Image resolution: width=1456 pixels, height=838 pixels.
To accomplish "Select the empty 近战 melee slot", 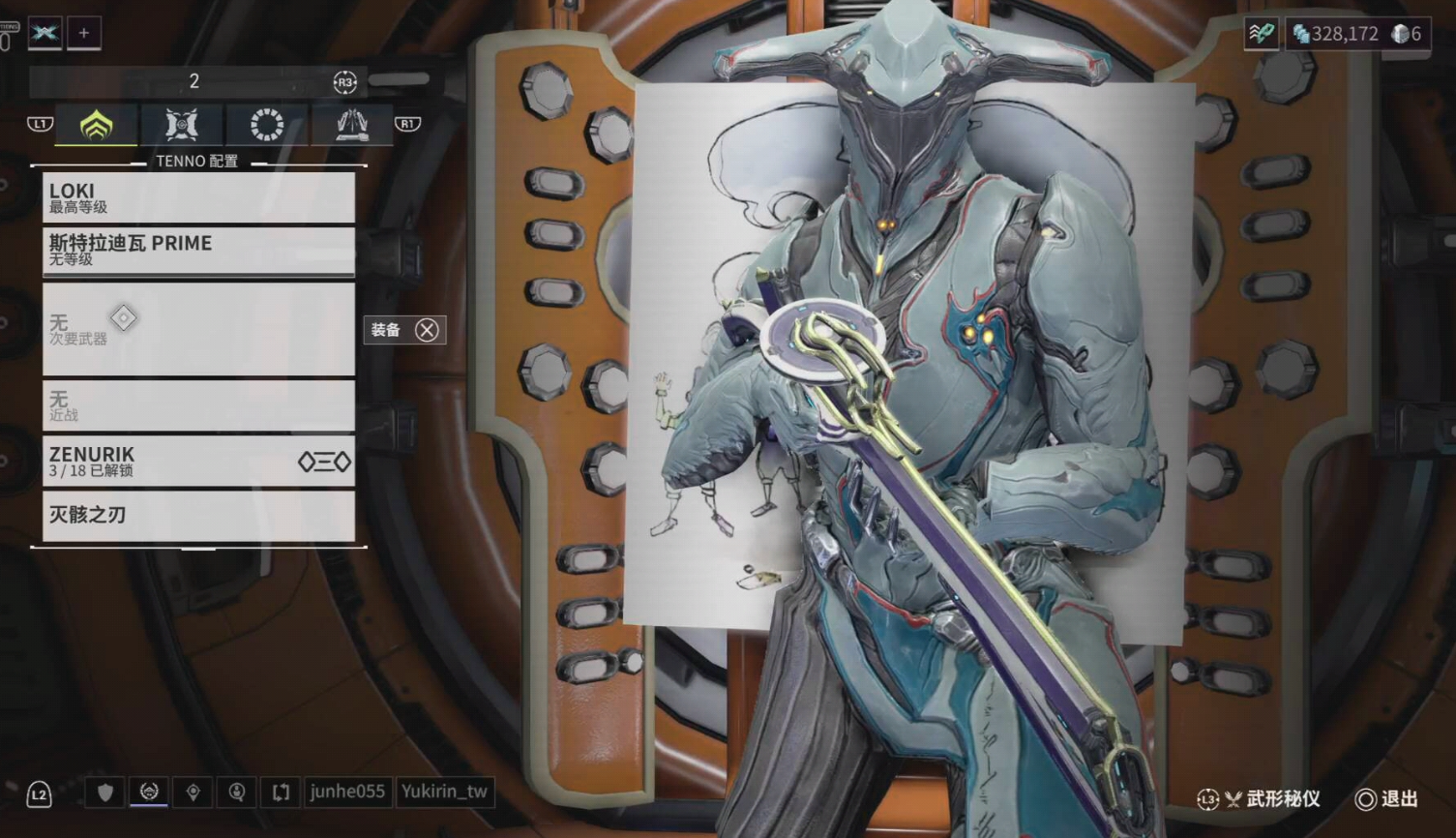I will (198, 404).
